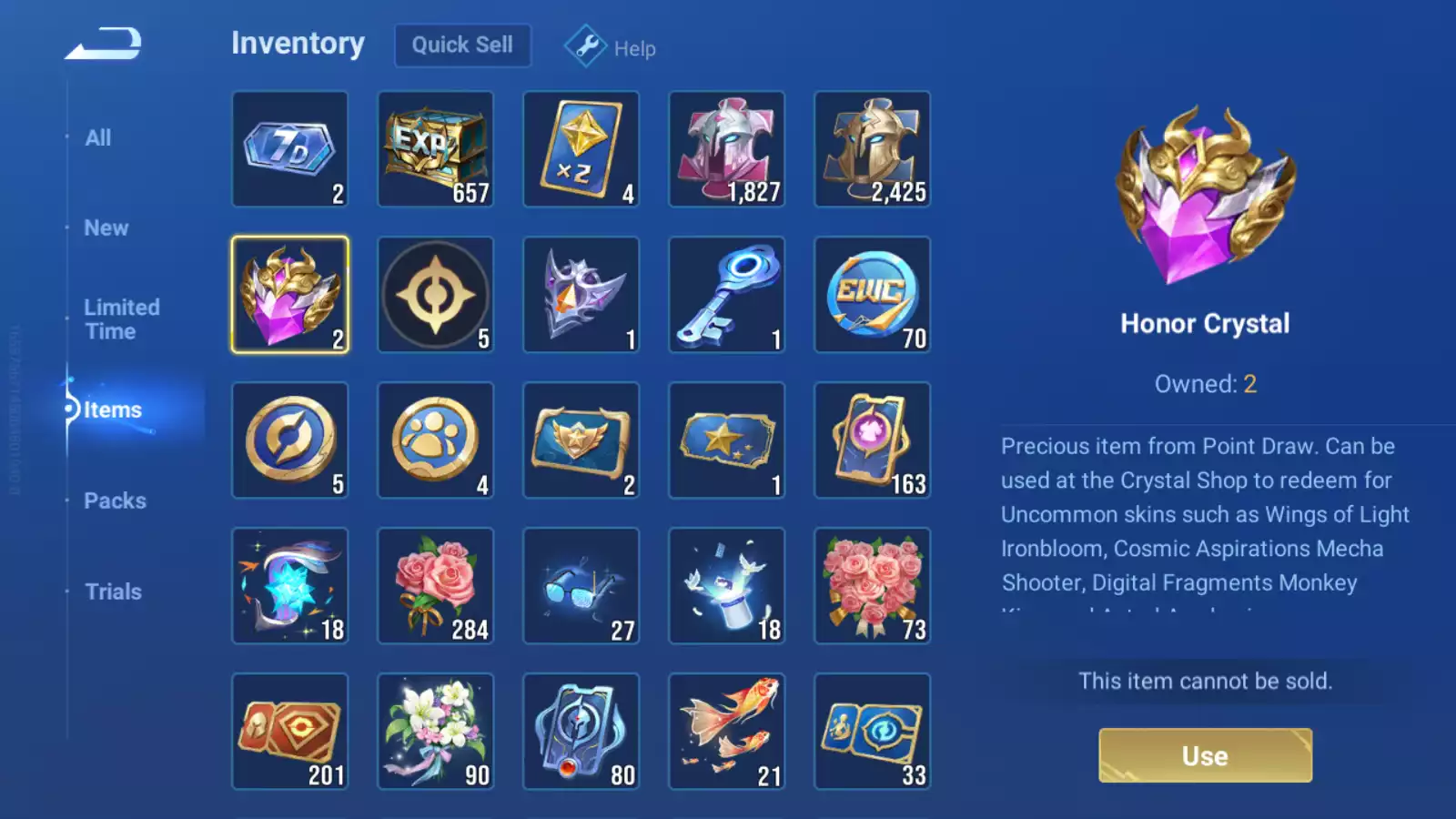Open the Packs tab
This screenshot has height=819, width=1456.
(x=115, y=500)
